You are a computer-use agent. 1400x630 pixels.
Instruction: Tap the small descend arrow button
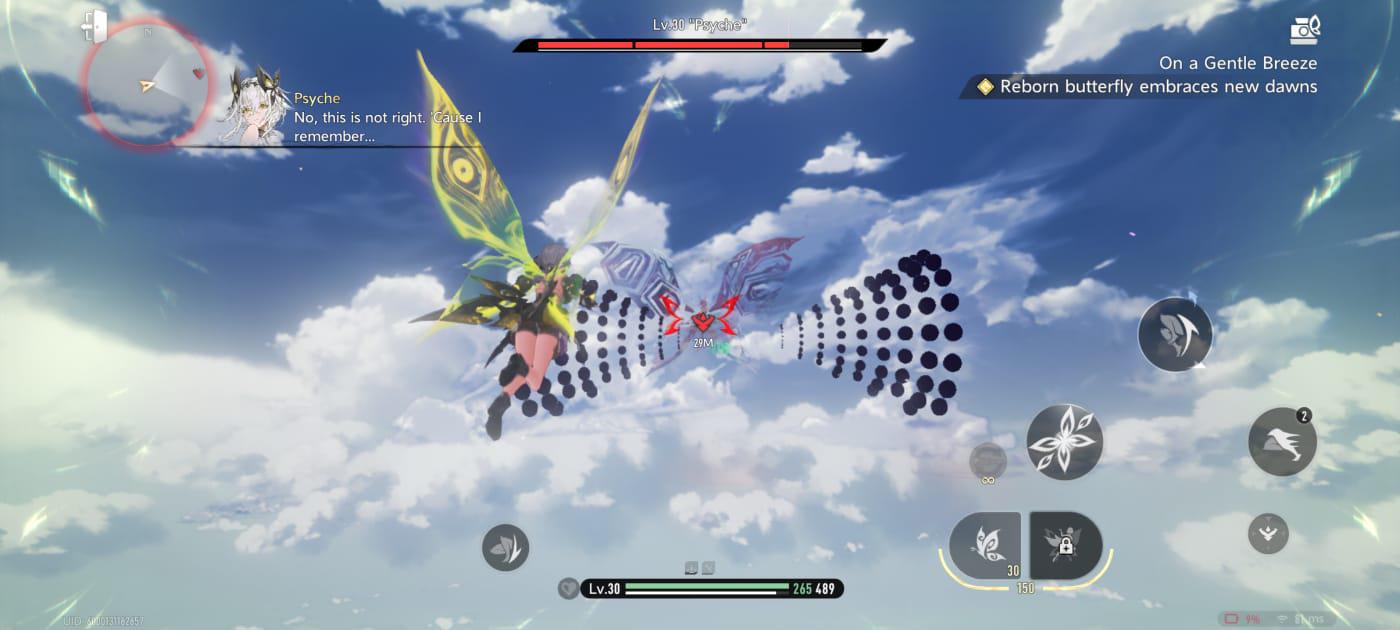[x=1268, y=533]
